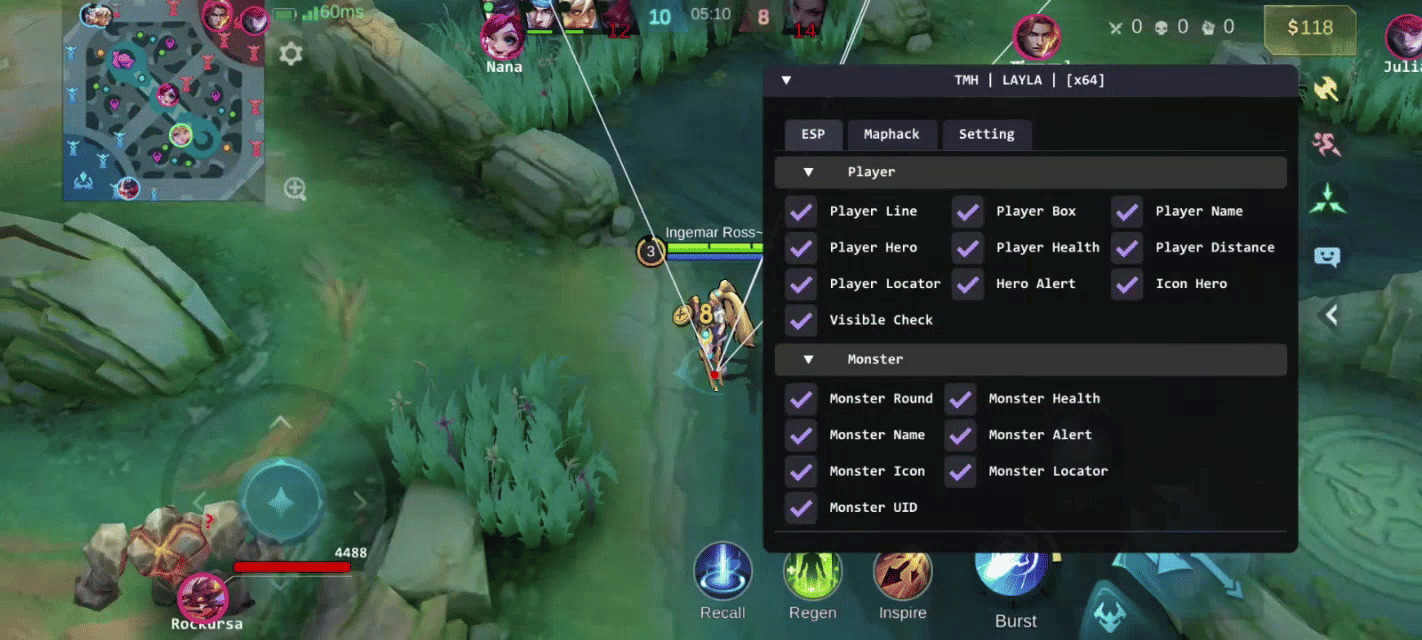Activate the Recall spell

(722, 572)
